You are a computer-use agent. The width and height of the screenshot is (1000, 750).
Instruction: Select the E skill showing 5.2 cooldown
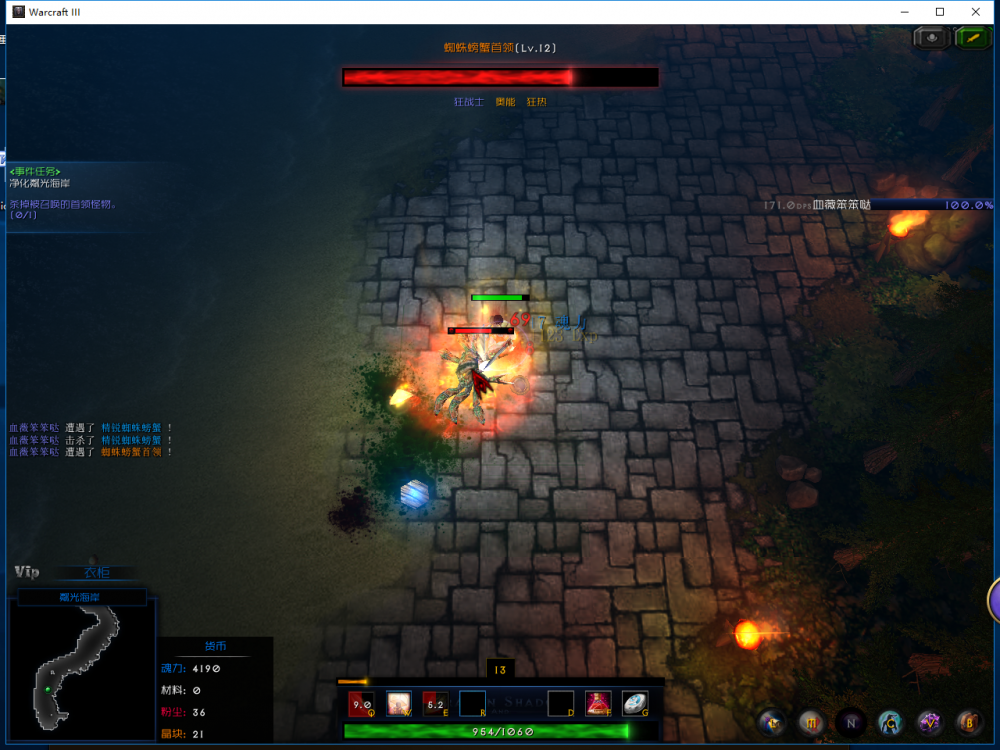[x=435, y=704]
